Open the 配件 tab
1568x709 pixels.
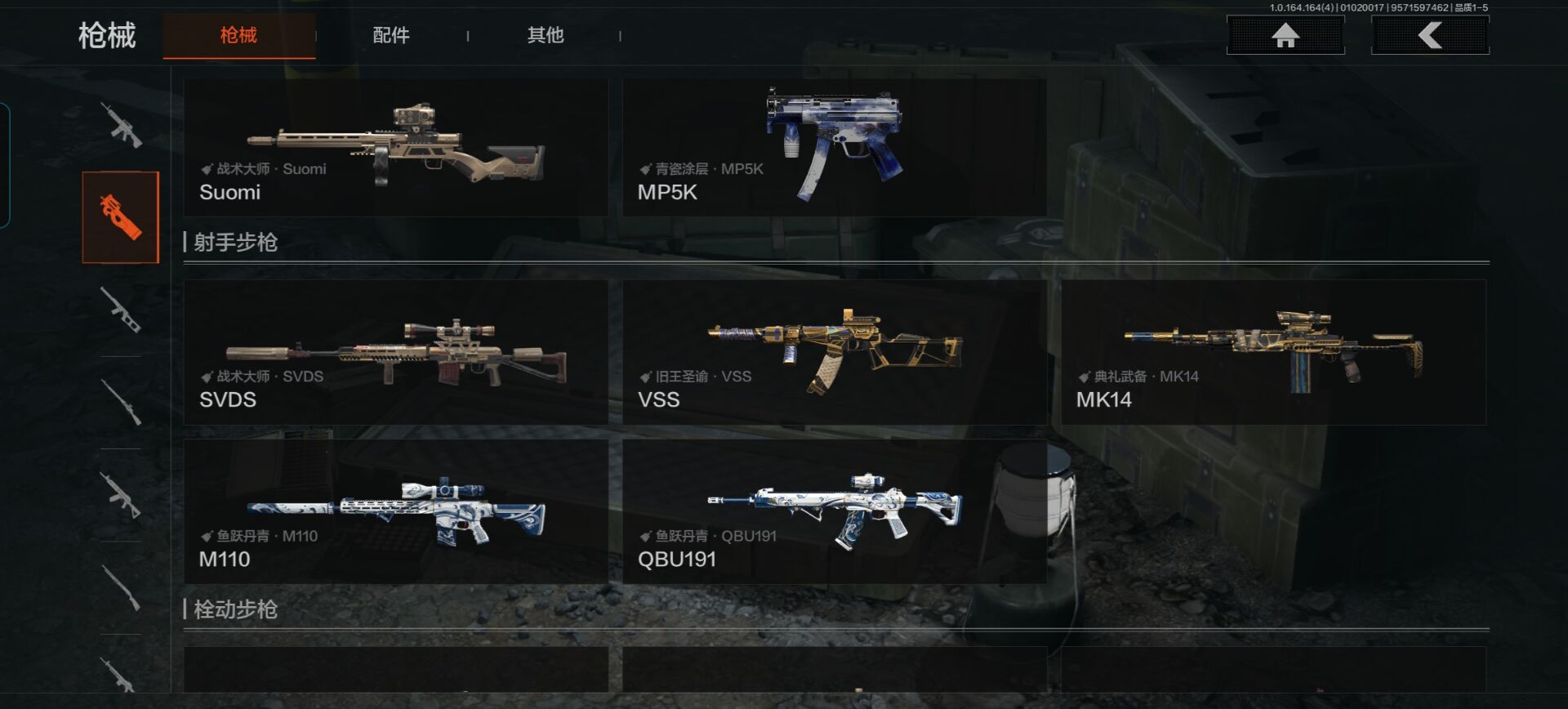point(391,36)
